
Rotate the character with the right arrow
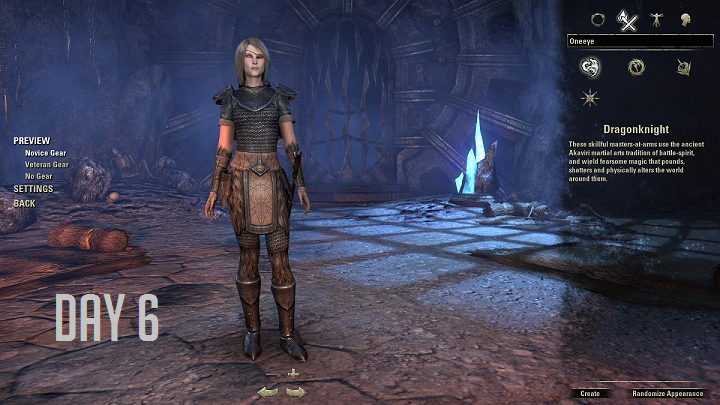295,392
